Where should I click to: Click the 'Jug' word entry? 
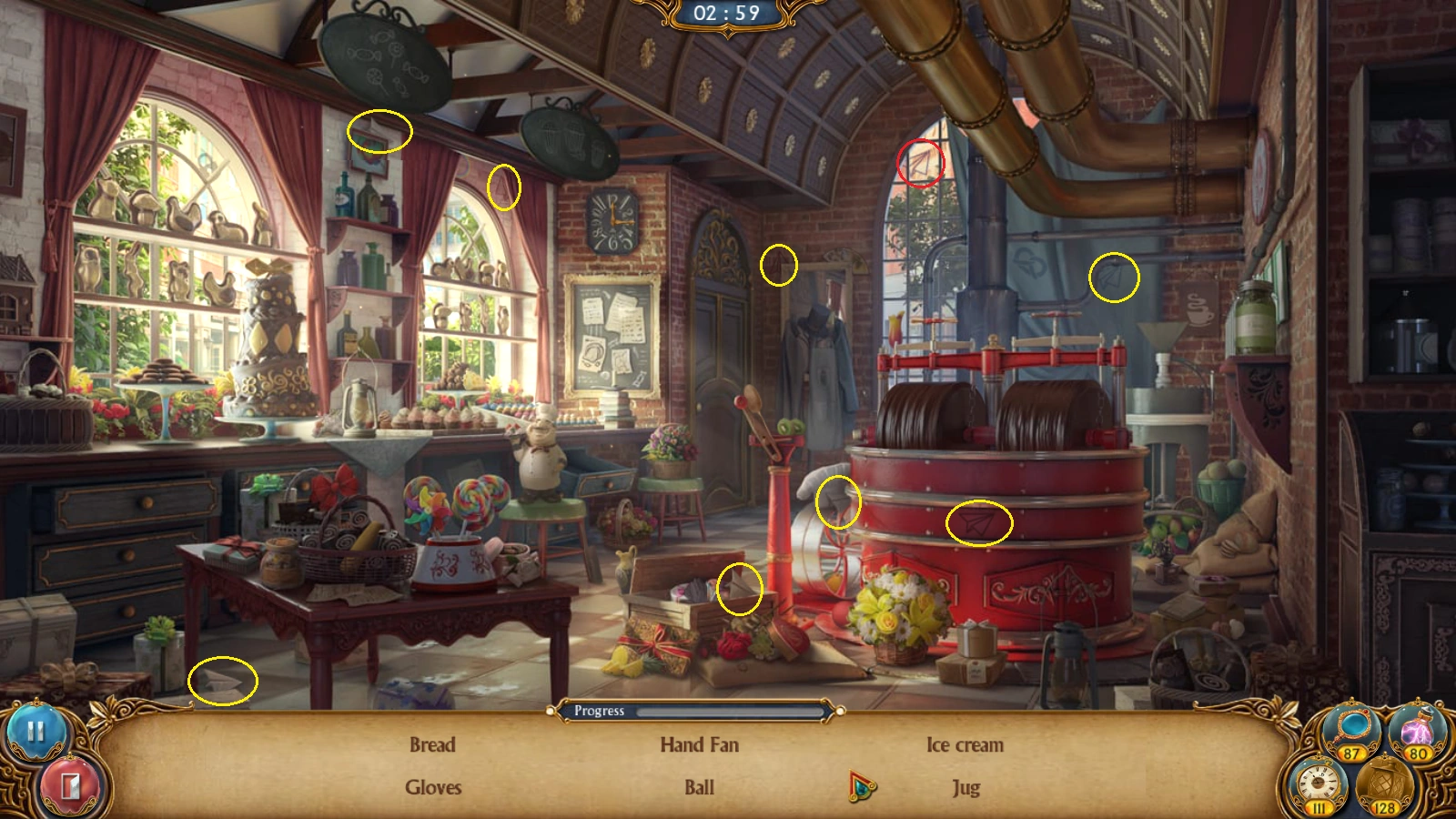tap(965, 788)
